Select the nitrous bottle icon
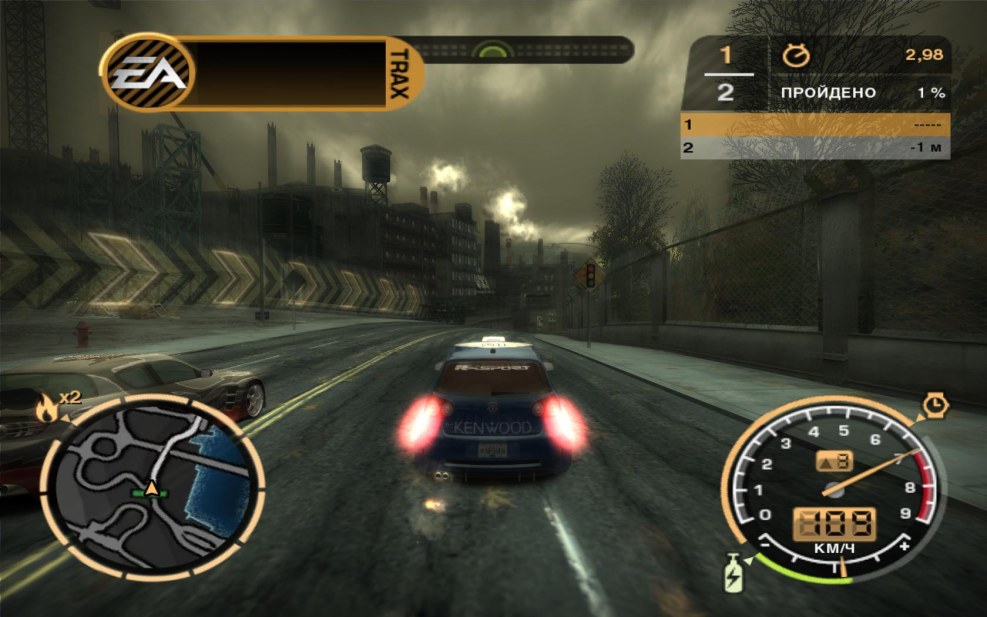Viewport: 987px width, 617px height. pos(734,577)
